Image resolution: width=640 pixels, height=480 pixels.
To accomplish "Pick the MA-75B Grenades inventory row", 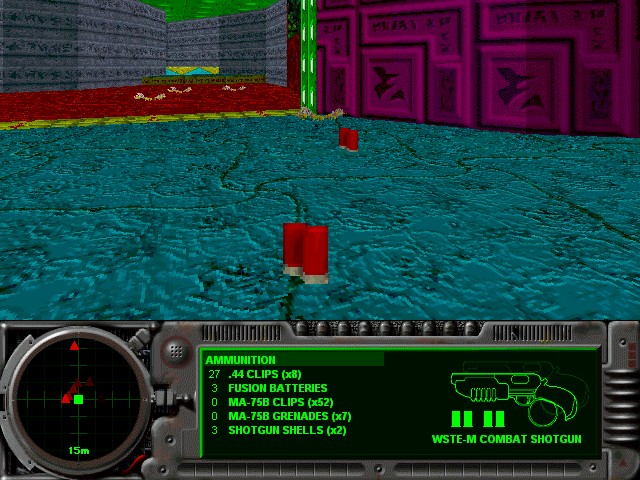I will click(289, 416).
